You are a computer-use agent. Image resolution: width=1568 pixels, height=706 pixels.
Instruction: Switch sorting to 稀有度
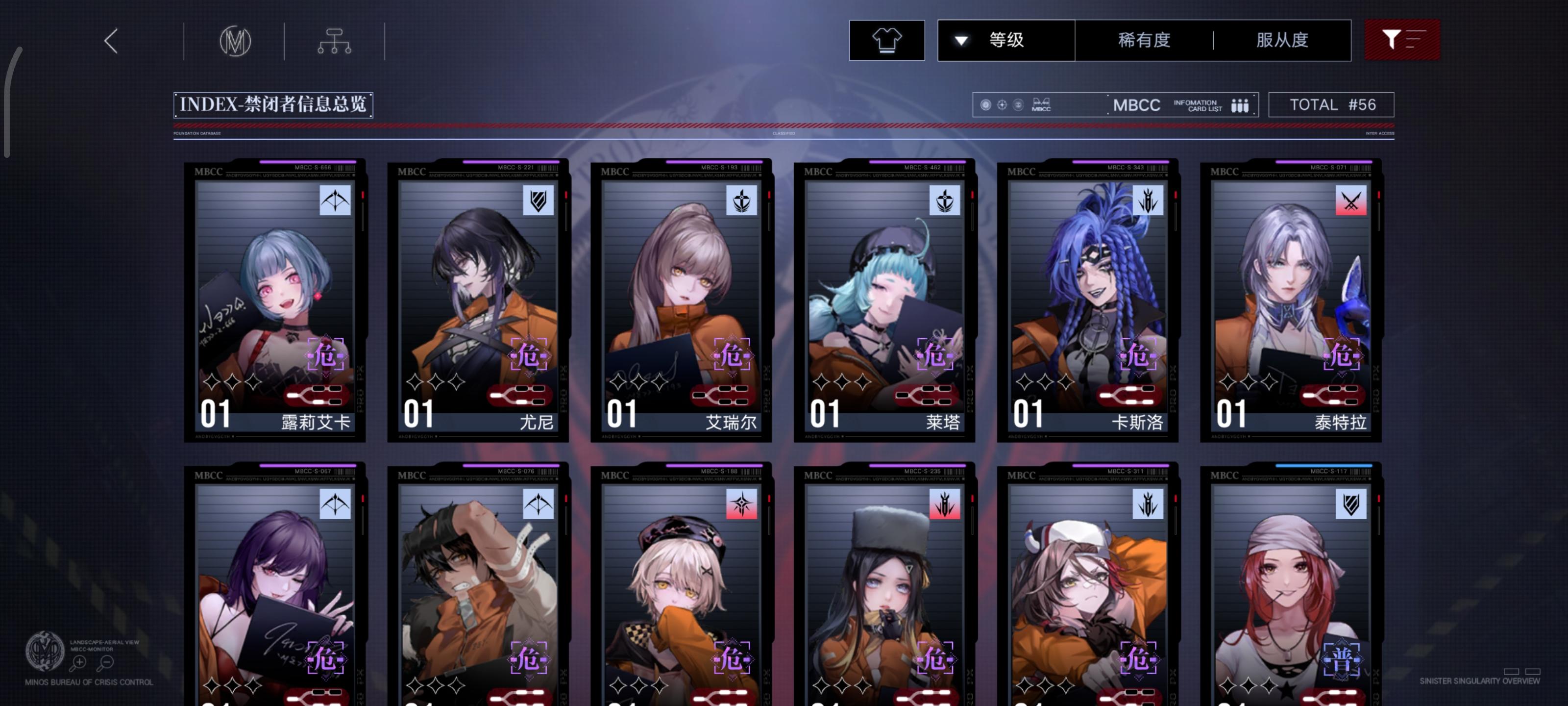tap(1143, 39)
